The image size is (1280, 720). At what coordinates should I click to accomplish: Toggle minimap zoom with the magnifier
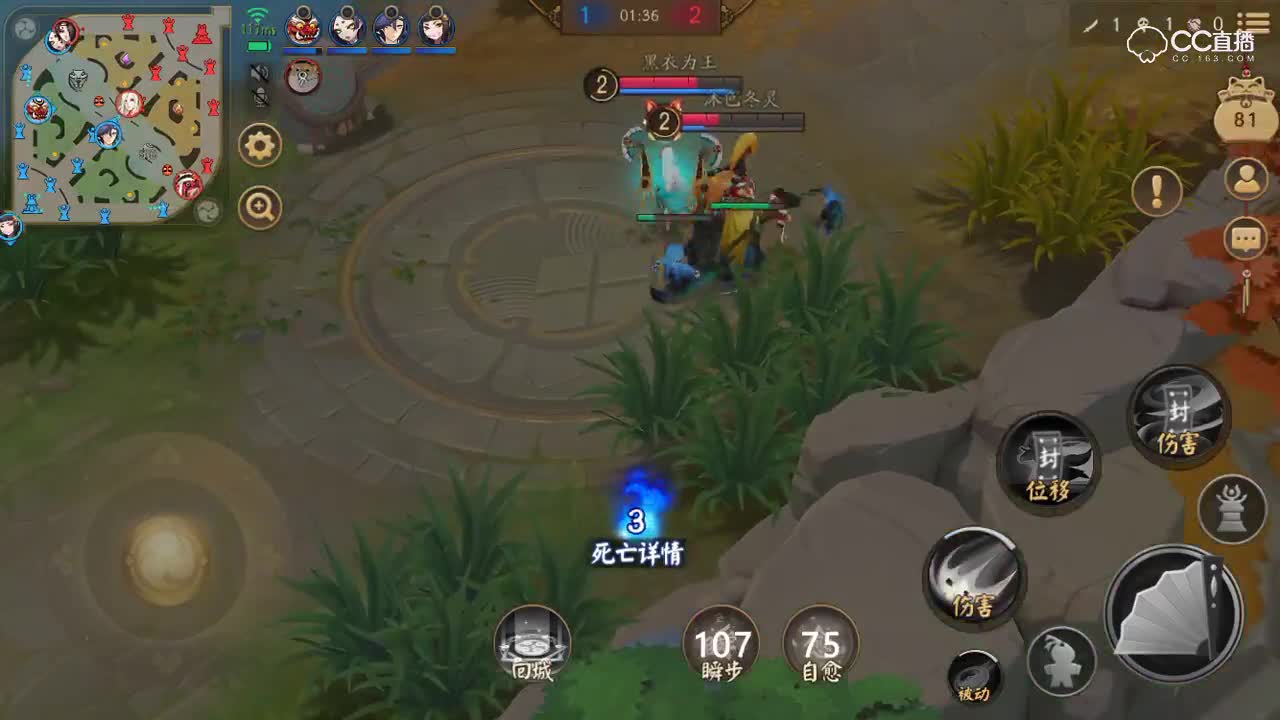coord(260,206)
